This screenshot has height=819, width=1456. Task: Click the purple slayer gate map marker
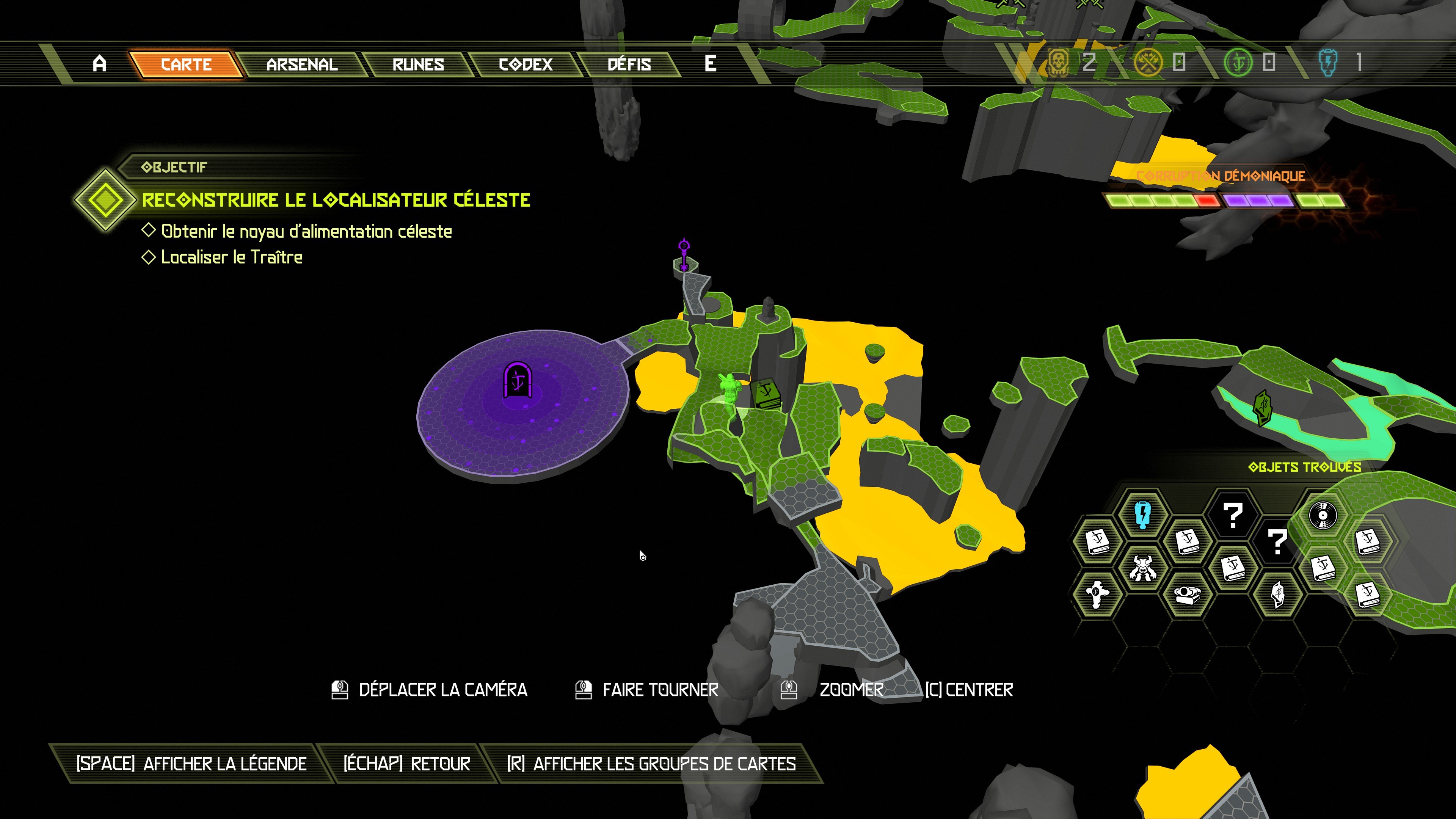pos(517,380)
